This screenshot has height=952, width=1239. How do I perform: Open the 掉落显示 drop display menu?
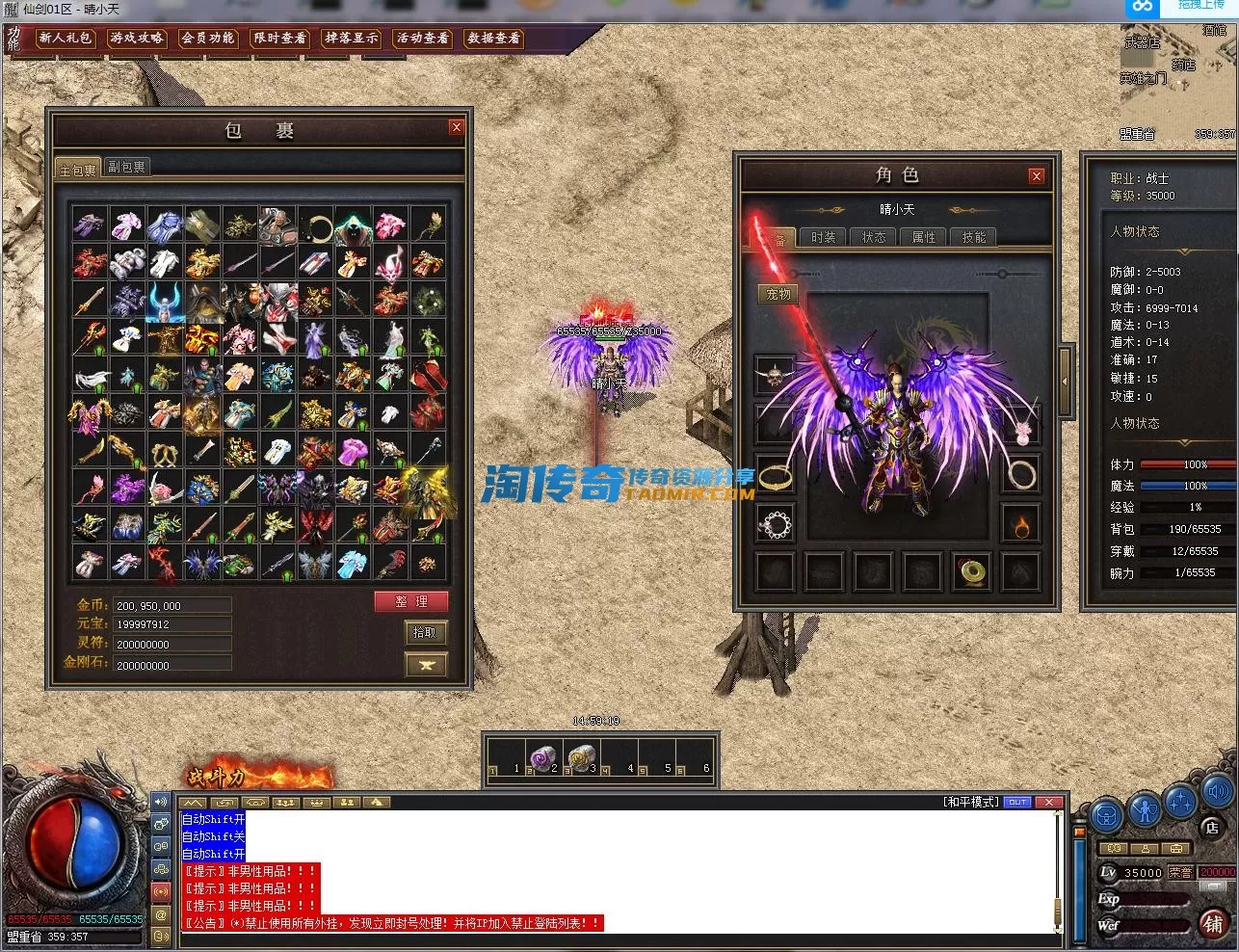coord(352,39)
